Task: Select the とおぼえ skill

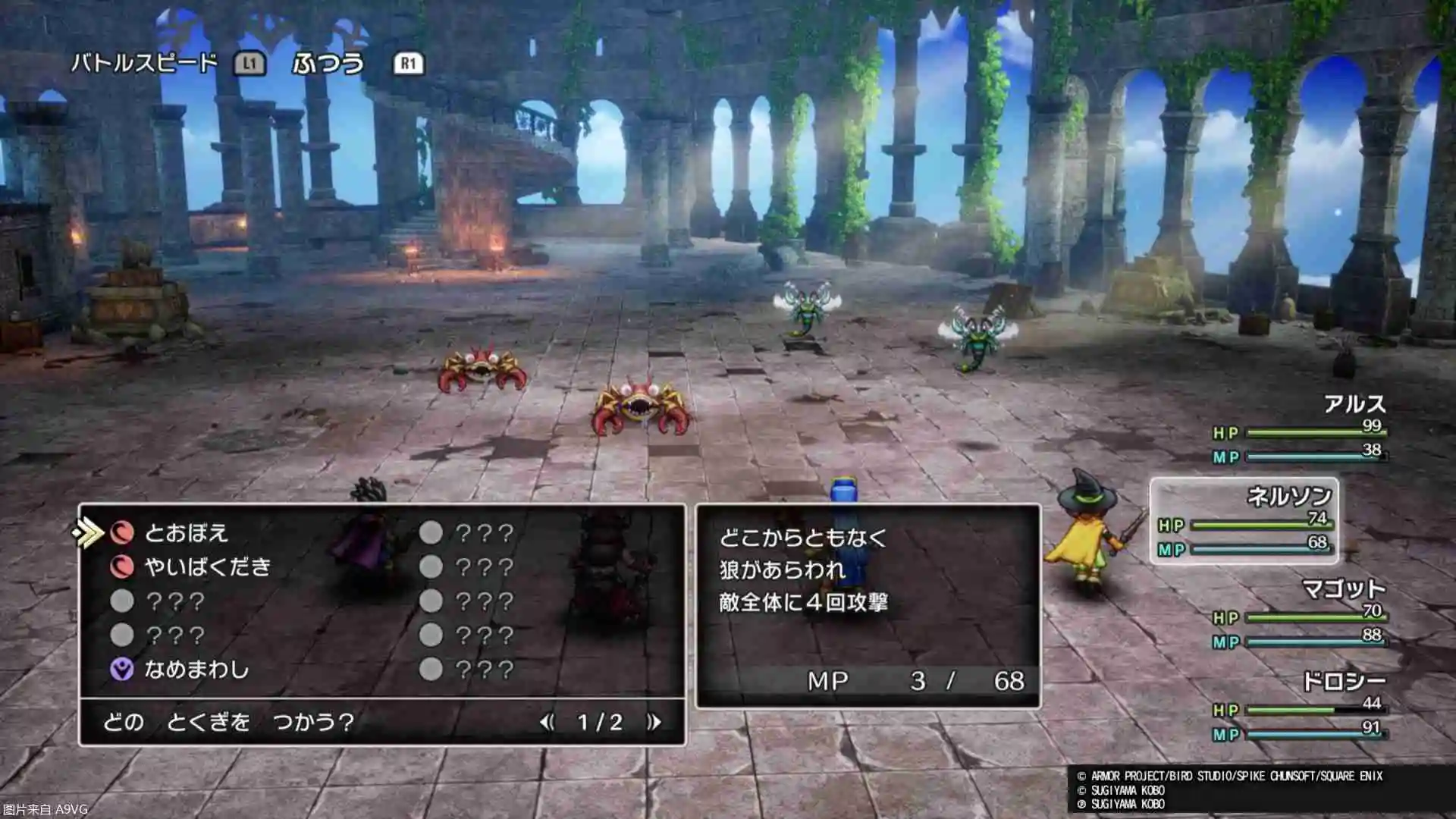Action: point(186,533)
